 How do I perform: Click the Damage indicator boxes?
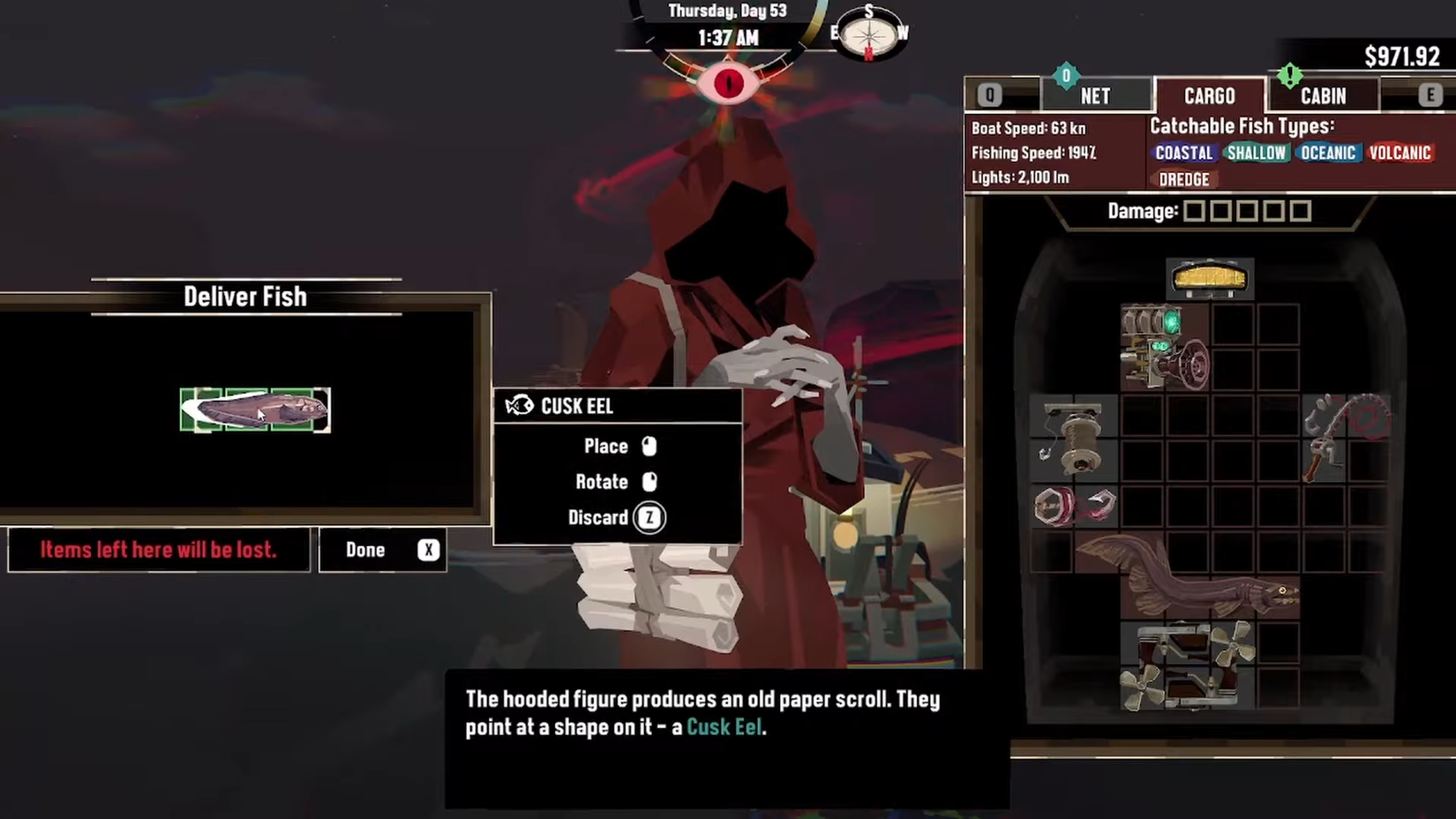tap(1247, 211)
